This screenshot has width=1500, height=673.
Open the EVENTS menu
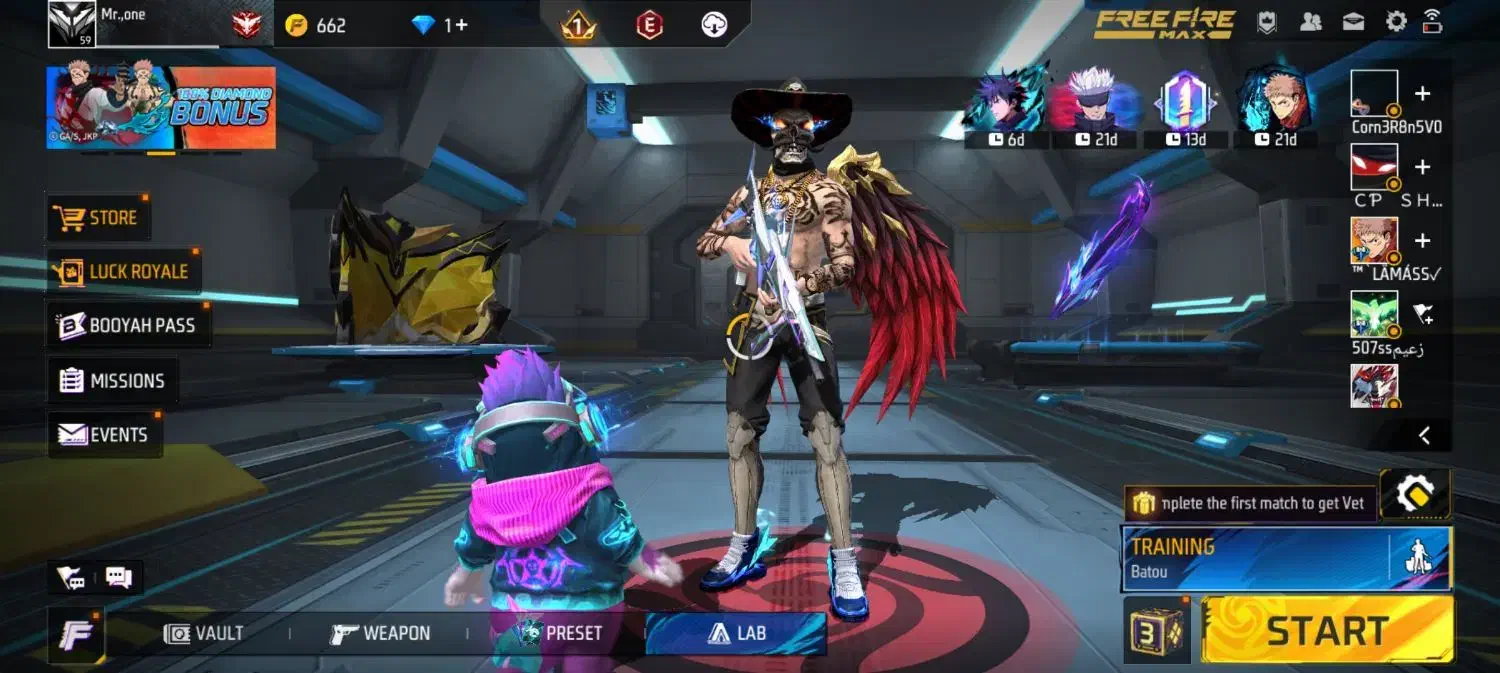click(x=104, y=435)
